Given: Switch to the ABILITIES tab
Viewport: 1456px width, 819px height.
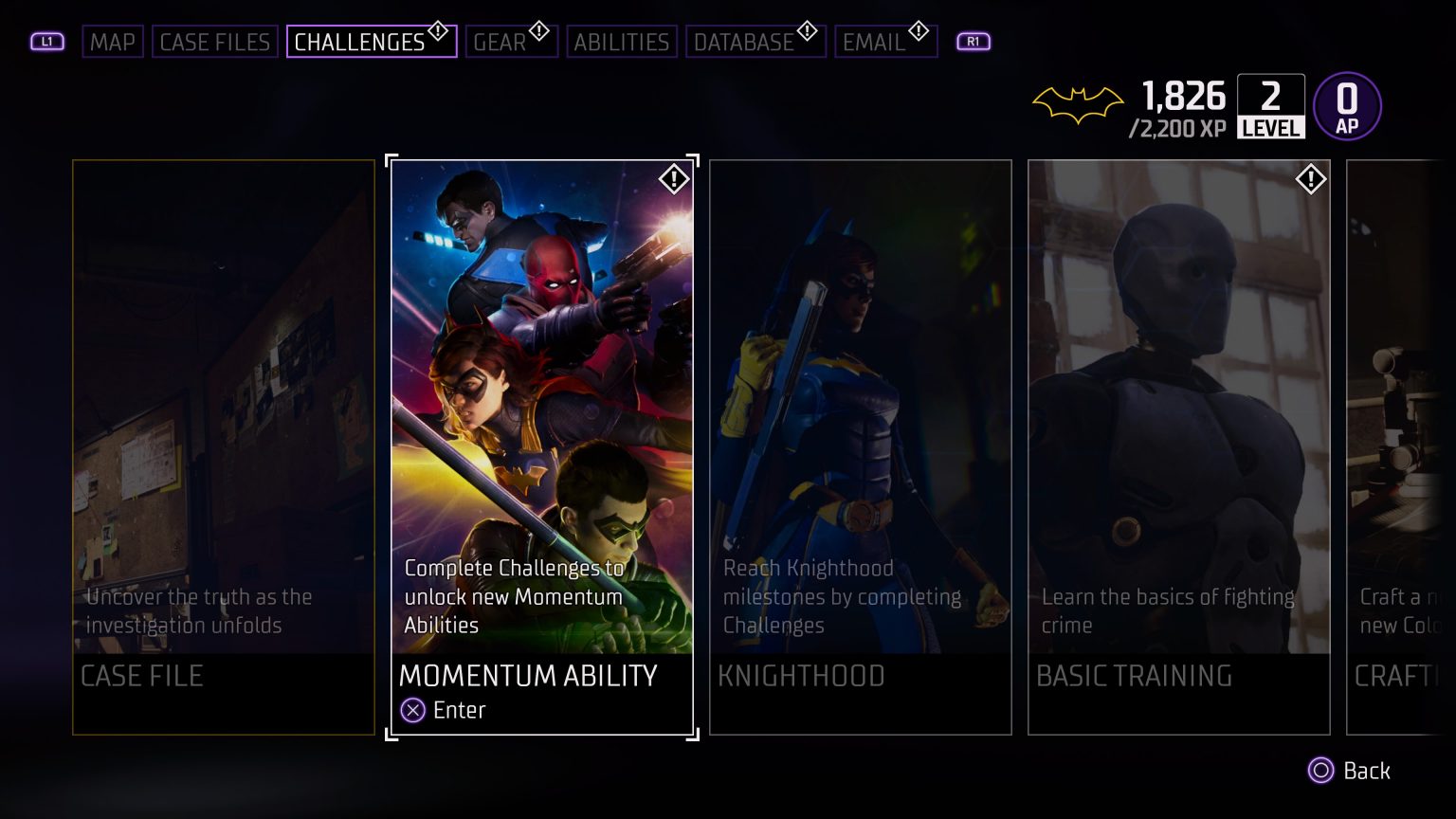Looking at the screenshot, I should [621, 42].
